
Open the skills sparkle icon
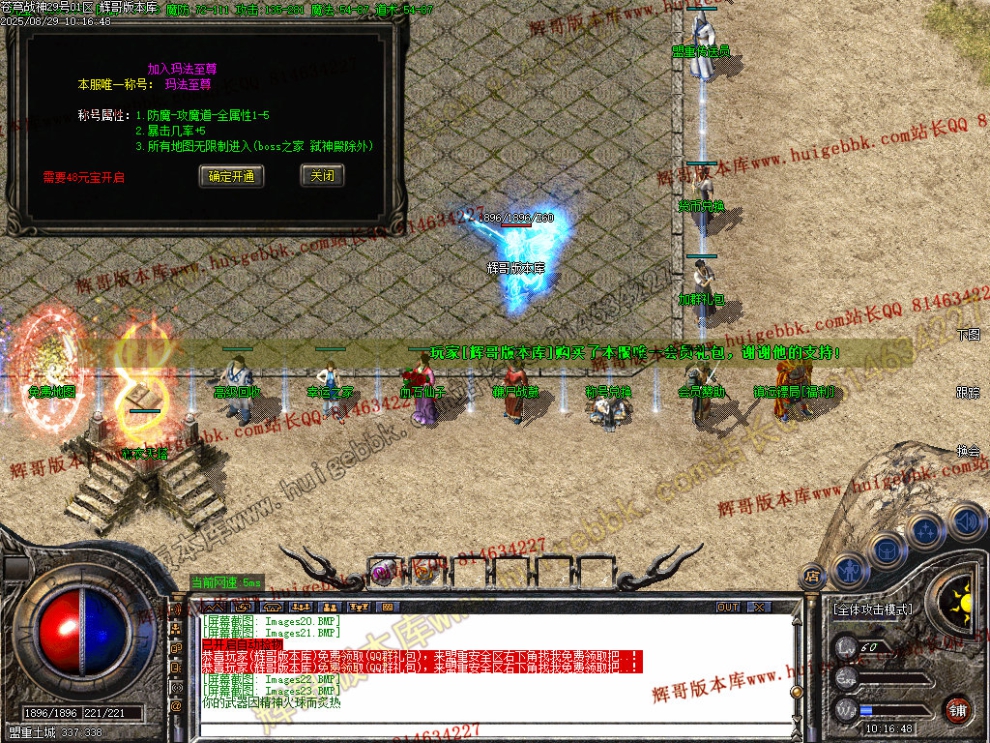point(926,529)
